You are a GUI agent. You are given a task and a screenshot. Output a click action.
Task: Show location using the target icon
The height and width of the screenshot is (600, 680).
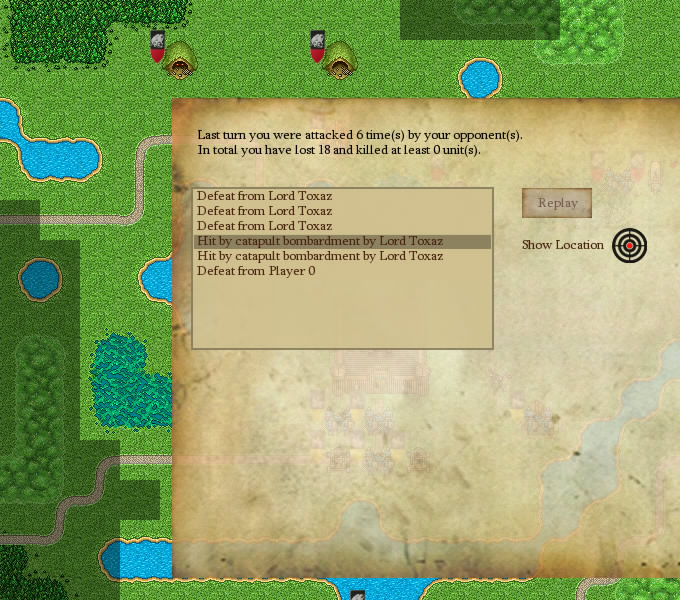[x=629, y=245]
